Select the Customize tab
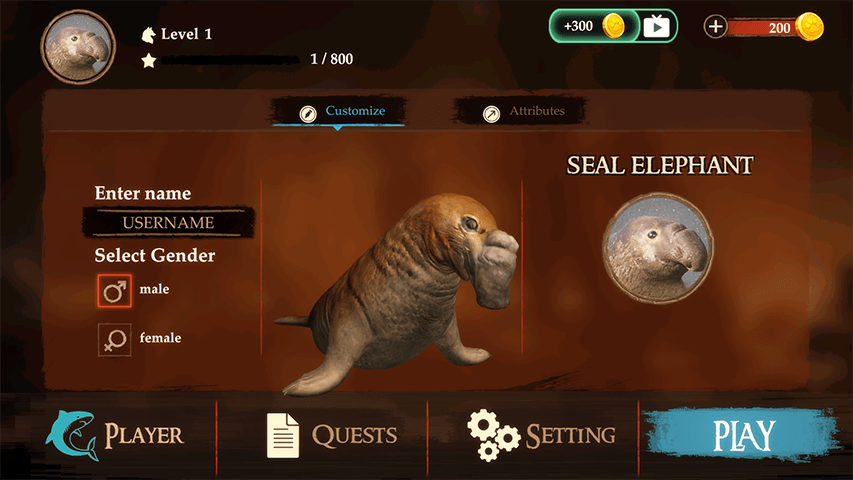This screenshot has width=853, height=480. [x=341, y=112]
